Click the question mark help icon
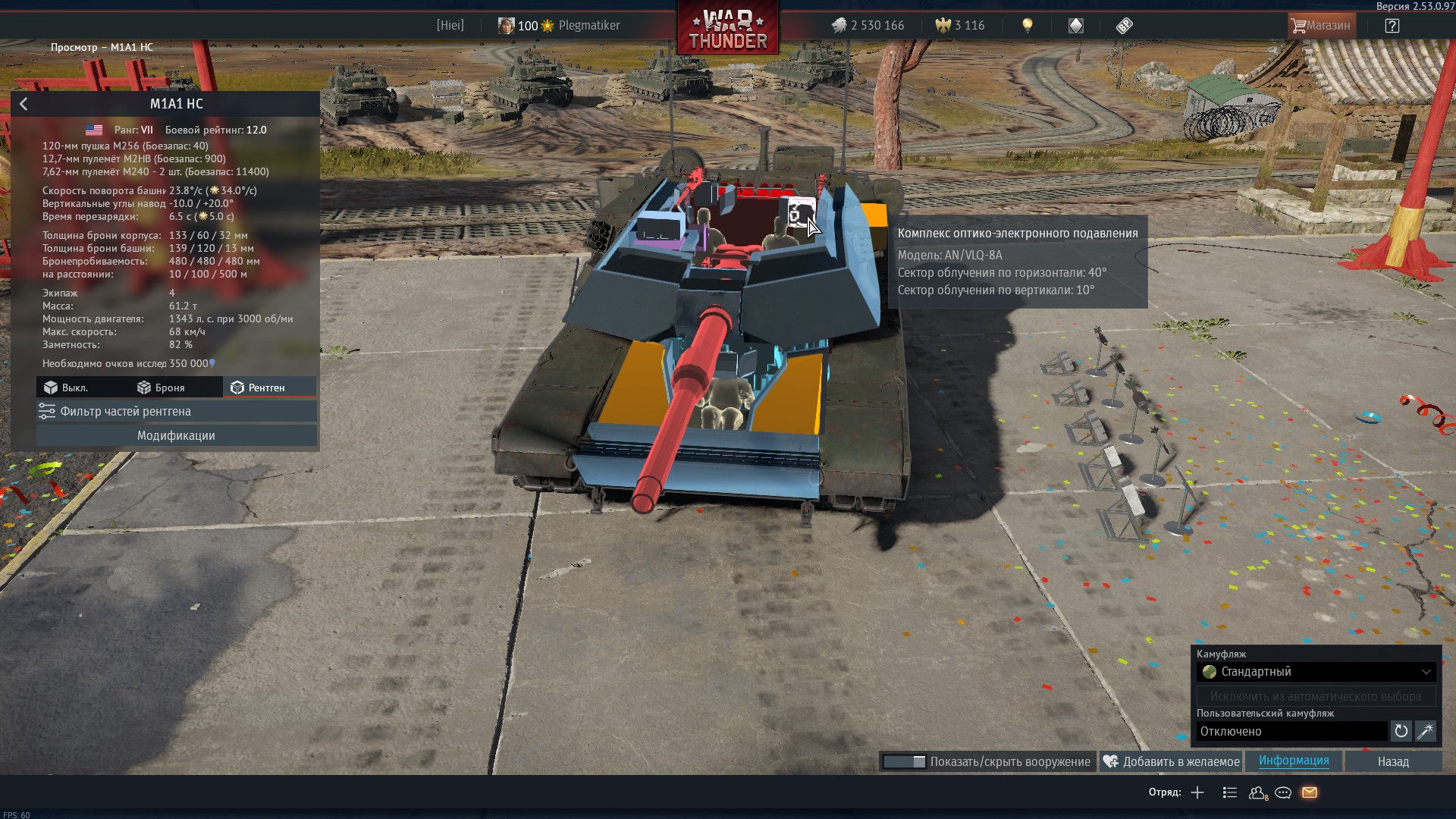 pyautogui.click(x=1392, y=26)
